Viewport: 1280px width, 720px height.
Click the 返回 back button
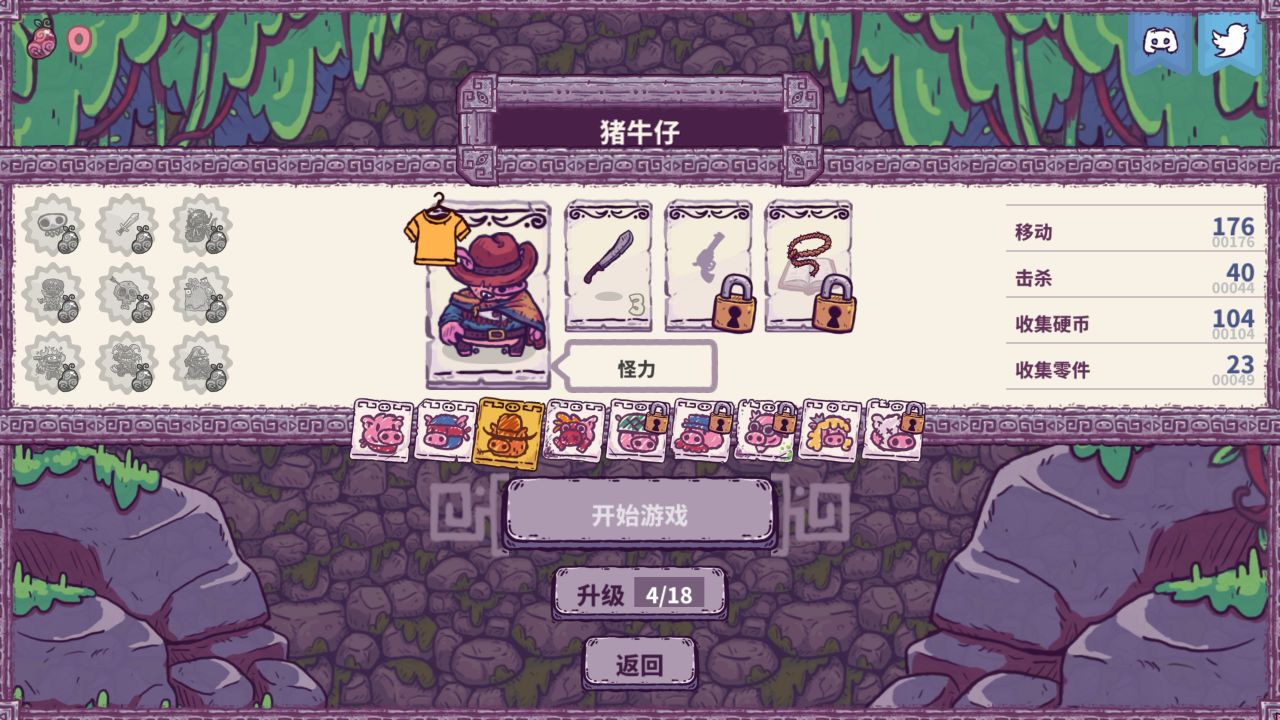(x=640, y=662)
